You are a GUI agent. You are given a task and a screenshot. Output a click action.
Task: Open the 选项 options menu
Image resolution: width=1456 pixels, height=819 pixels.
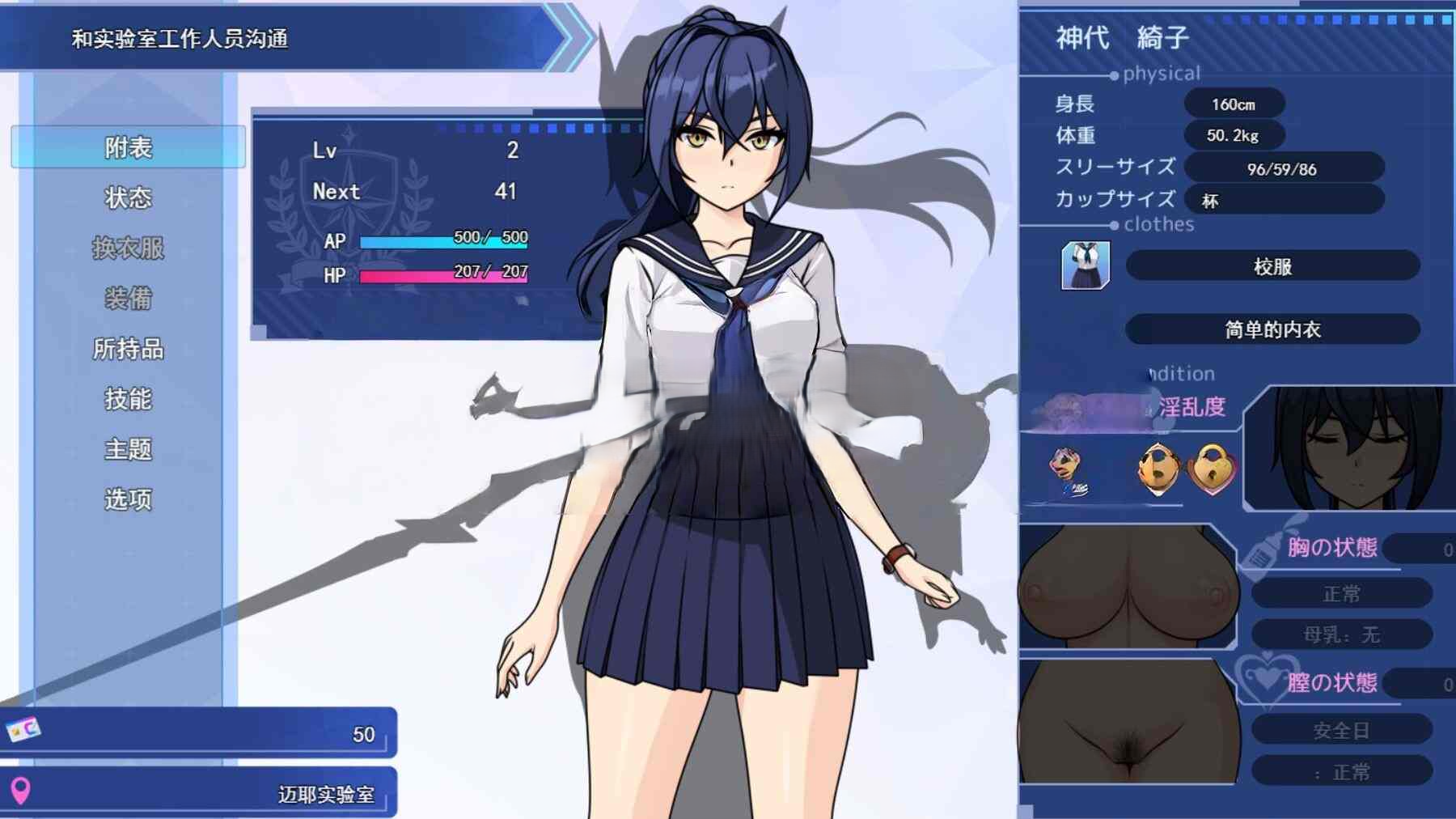(126, 500)
